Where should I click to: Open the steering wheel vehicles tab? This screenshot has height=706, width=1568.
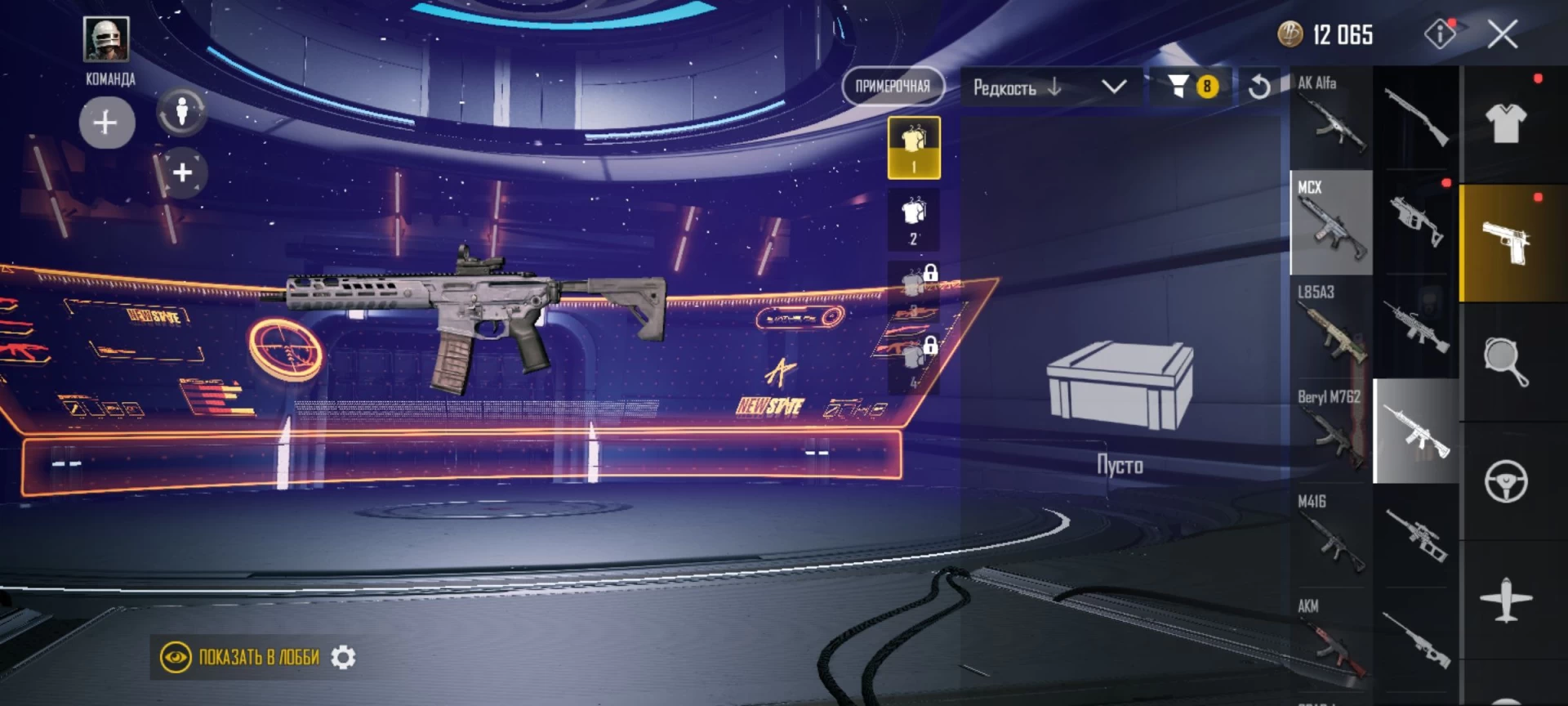pyautogui.click(x=1506, y=480)
